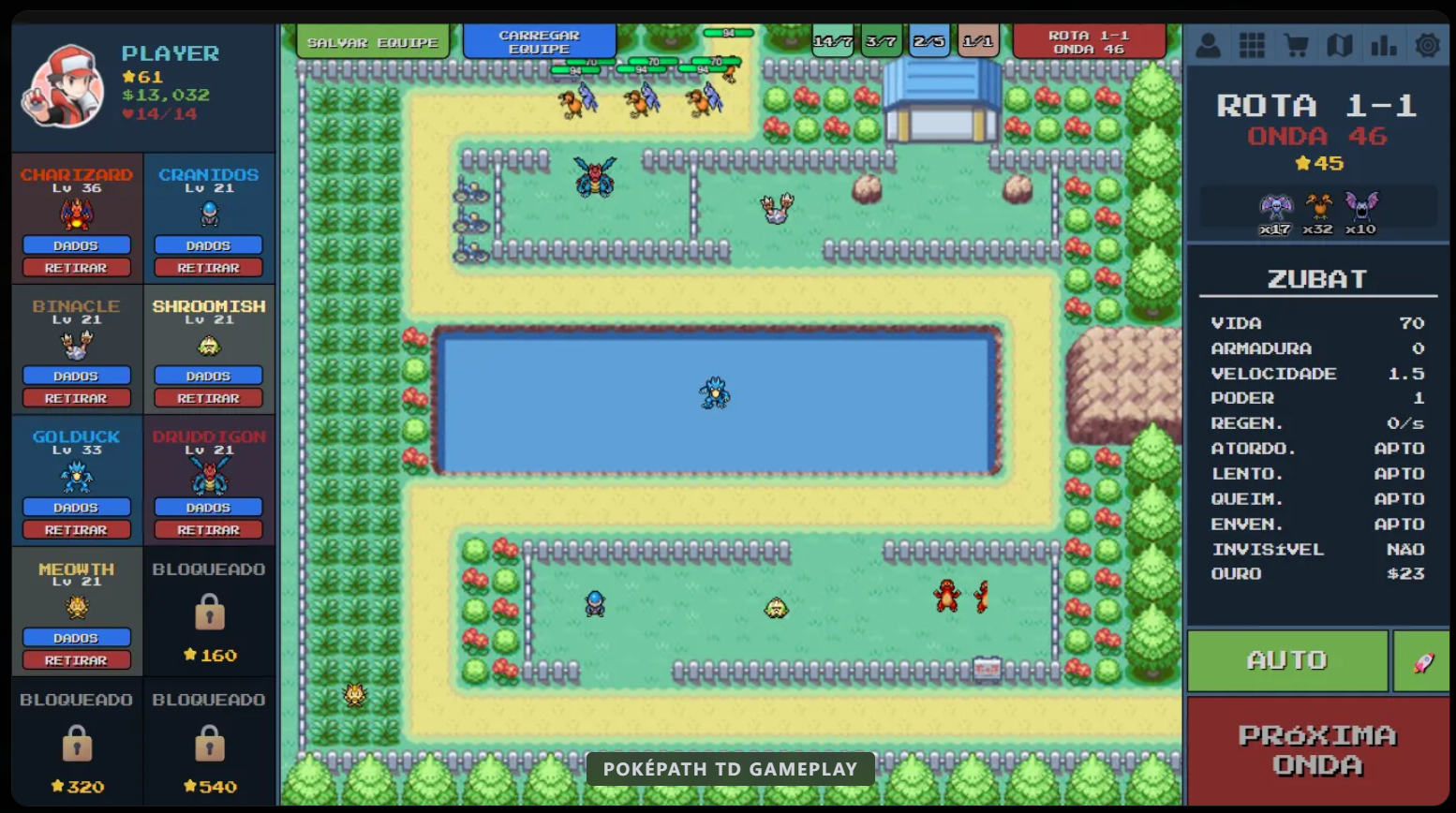Screen dimensions: 1456x813
Task: Open the settings gear icon
Action: pos(1426,44)
